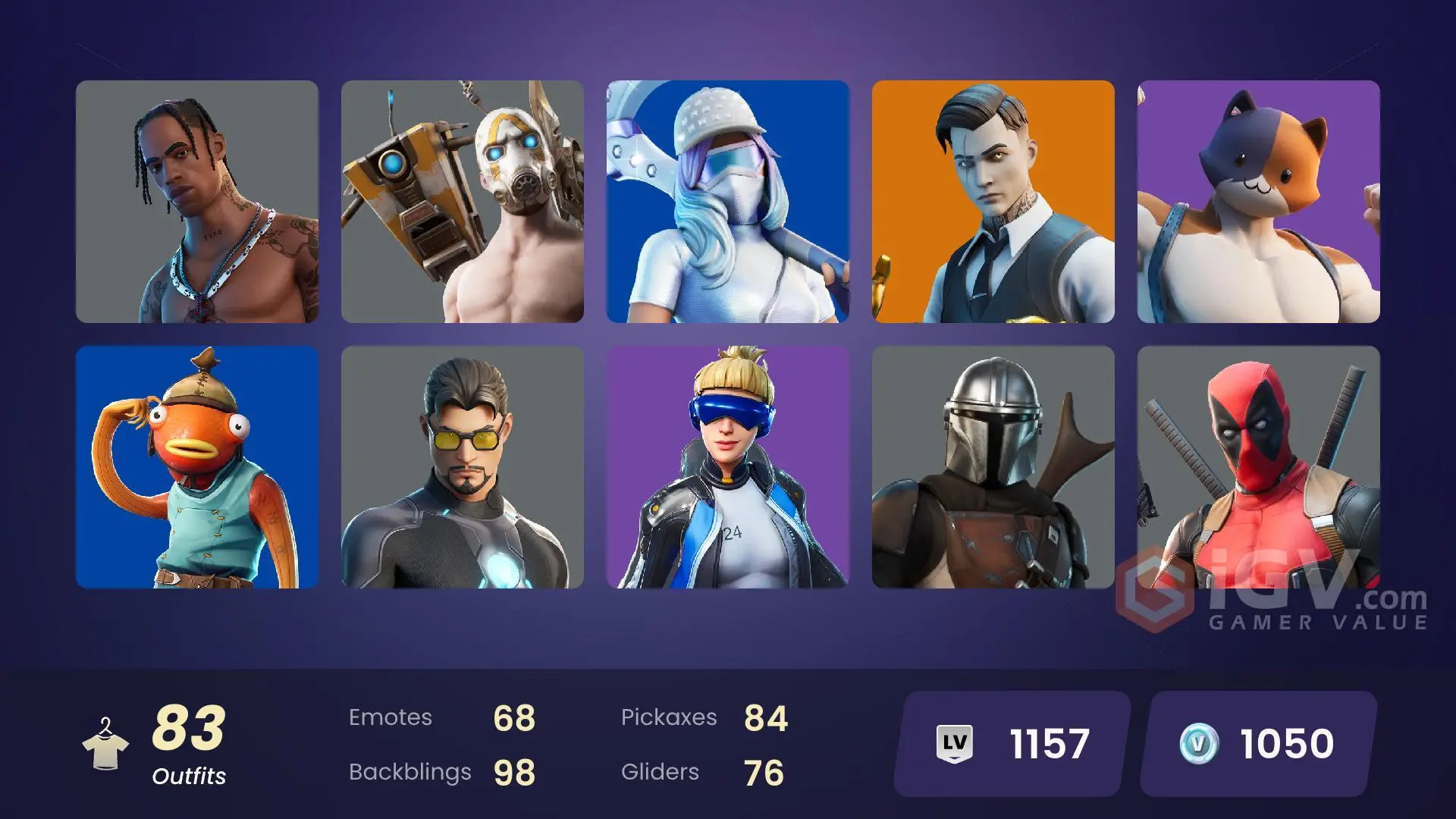Click the V-Bucks balance 1050
This screenshot has height=819, width=1456.
click(1289, 744)
